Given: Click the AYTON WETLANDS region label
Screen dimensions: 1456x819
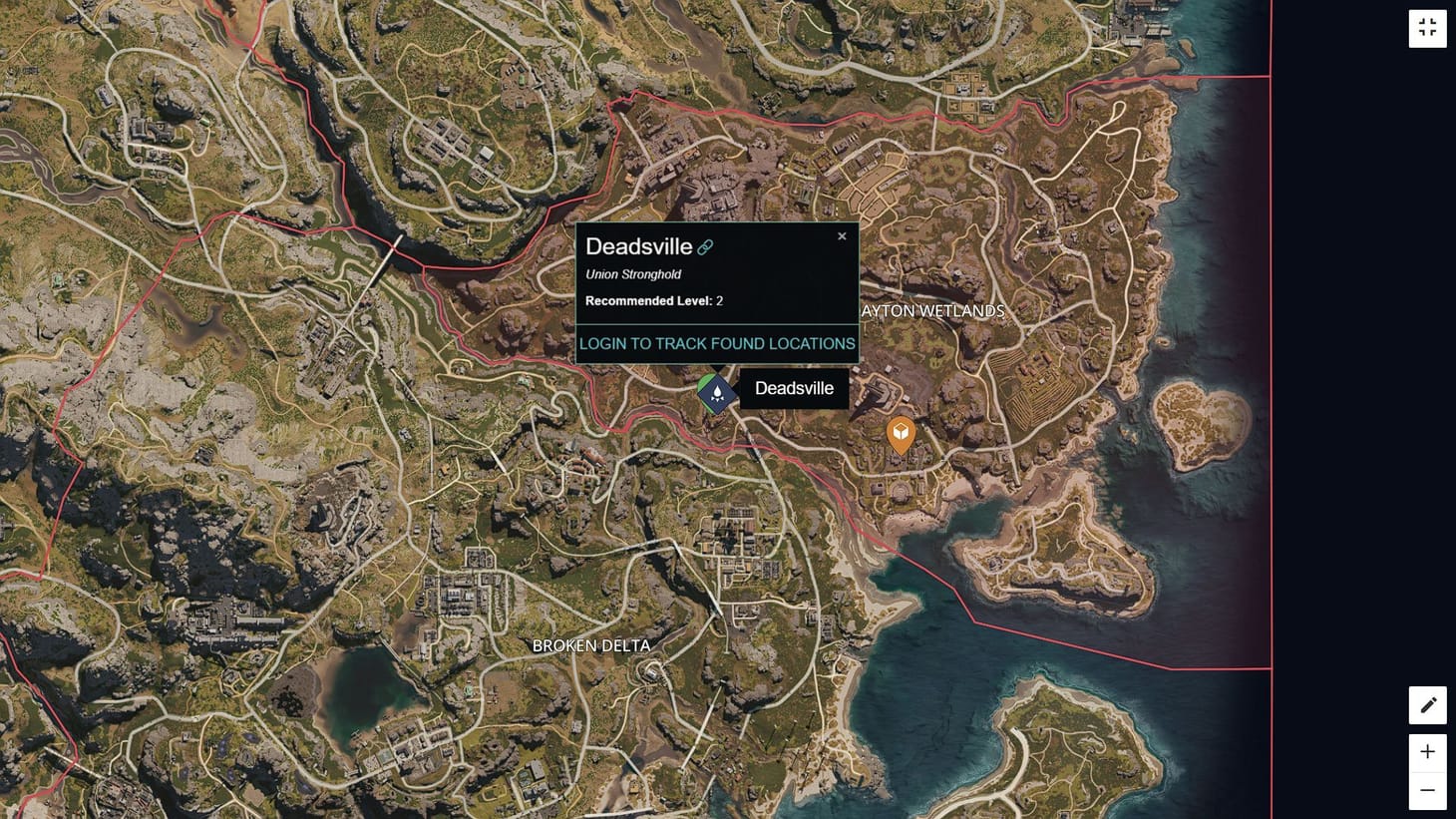Looking at the screenshot, I should (x=931, y=311).
